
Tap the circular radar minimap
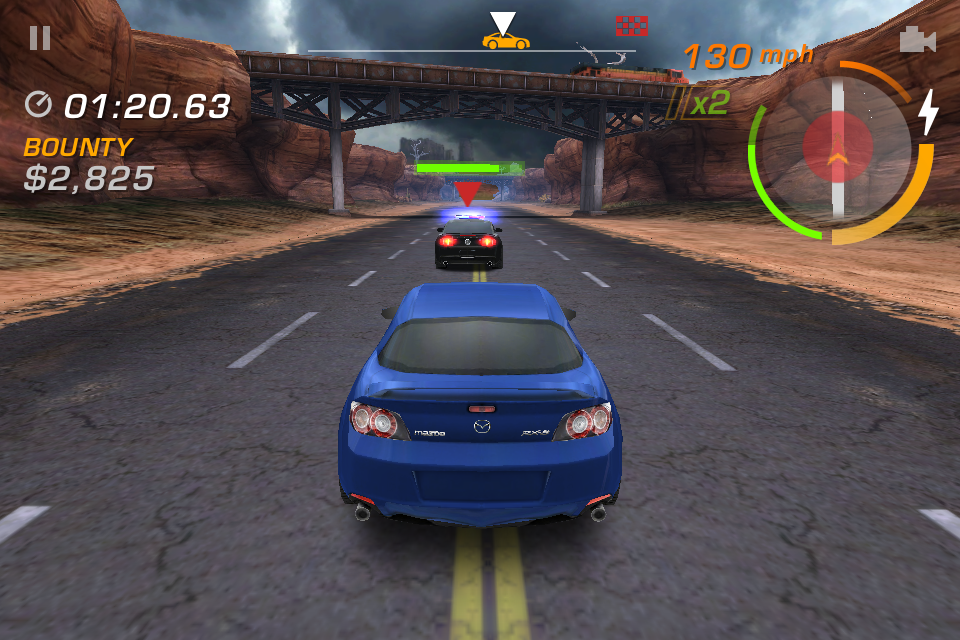pyautogui.click(x=838, y=150)
